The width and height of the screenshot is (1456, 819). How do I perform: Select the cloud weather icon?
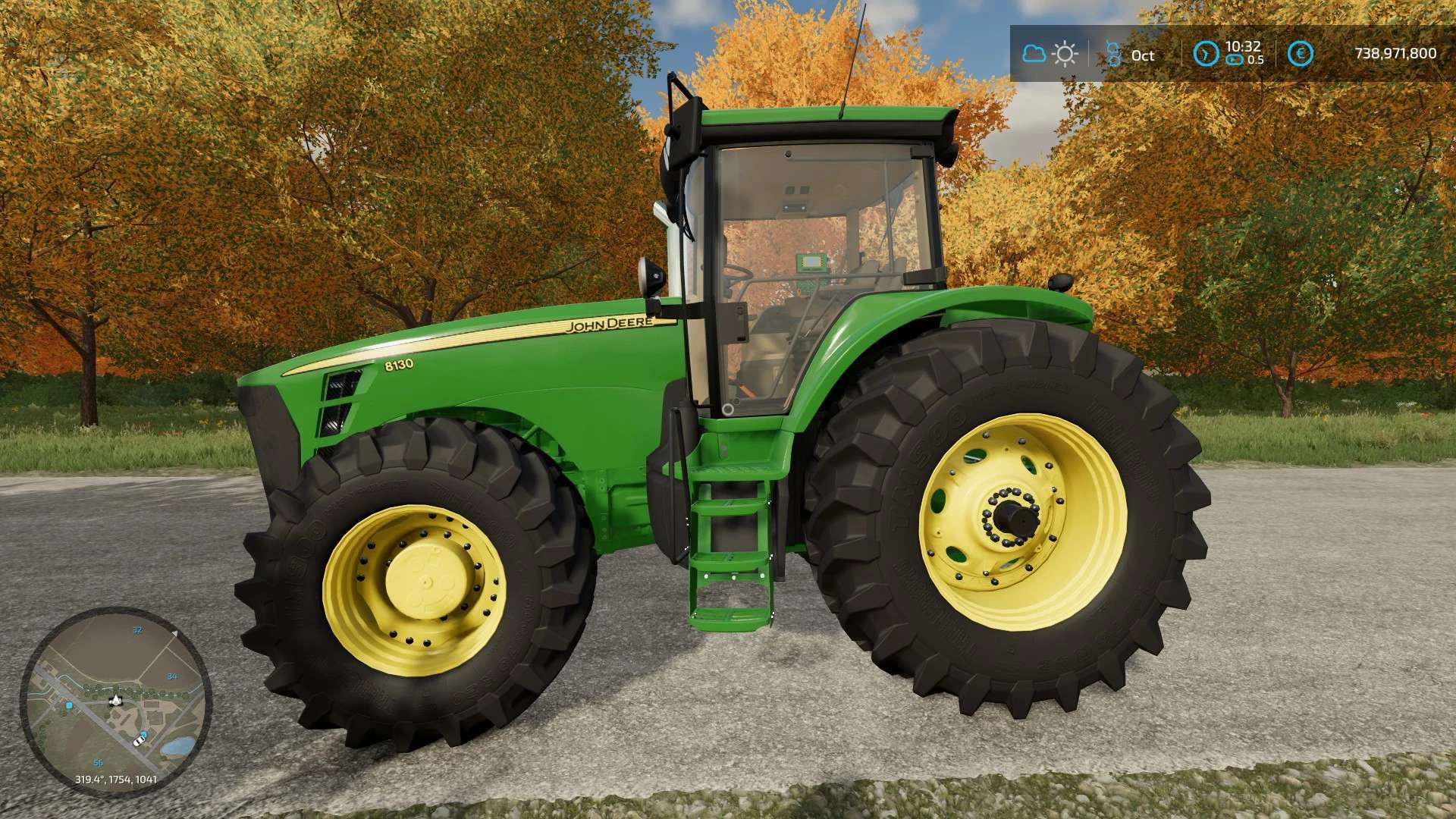pos(1034,54)
